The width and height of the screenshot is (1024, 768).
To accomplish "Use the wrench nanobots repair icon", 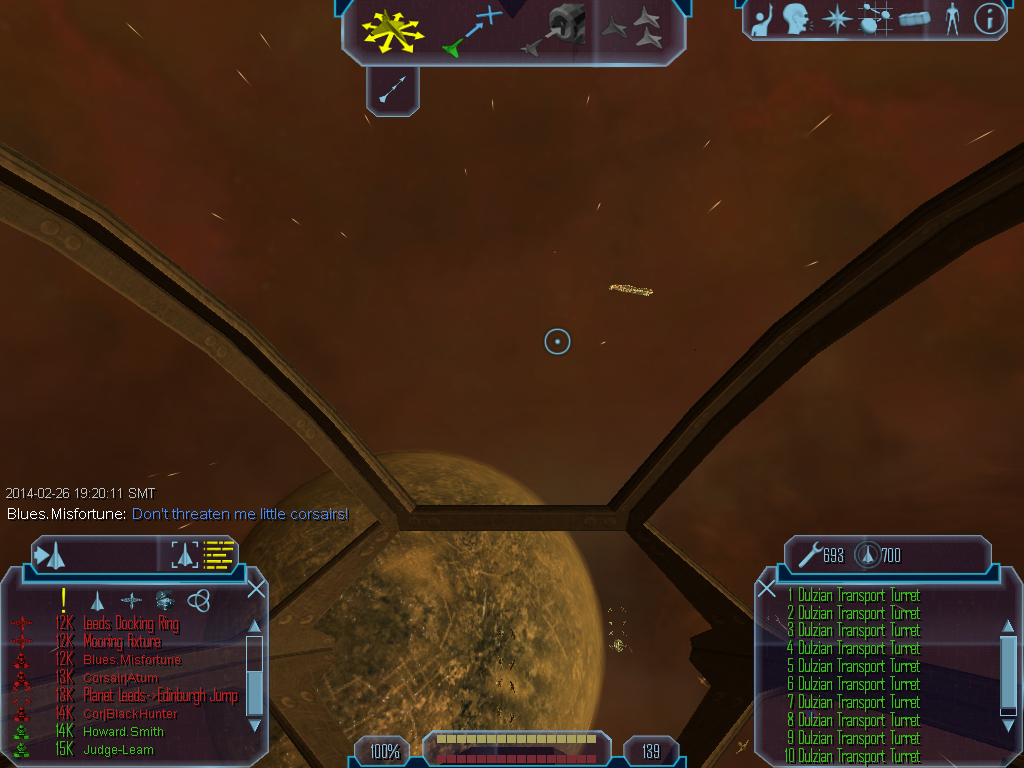I will click(806, 554).
